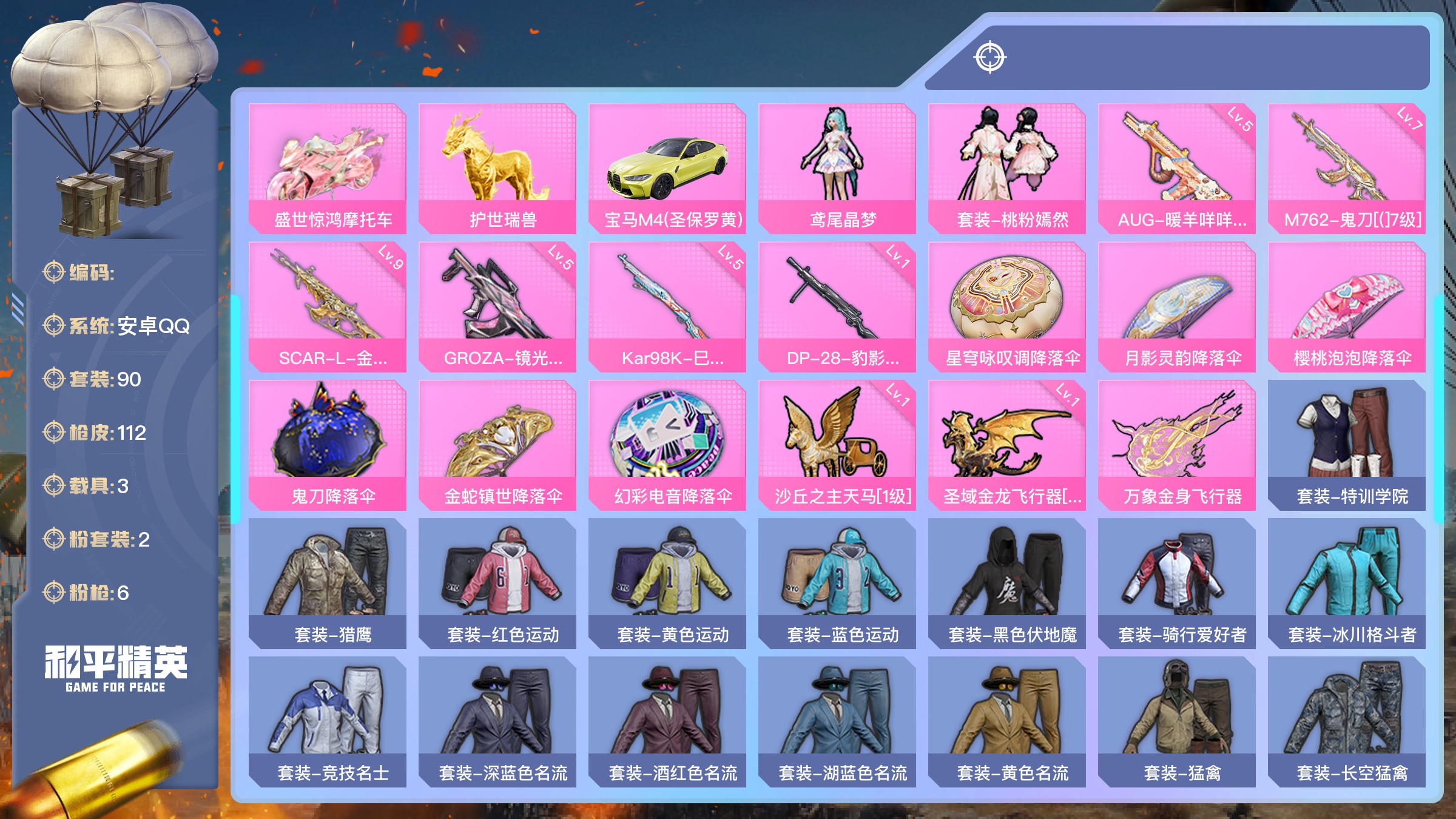Click the 沙丘之主天马 winged horse tile
This screenshot has height=819, width=1456.
point(837,445)
